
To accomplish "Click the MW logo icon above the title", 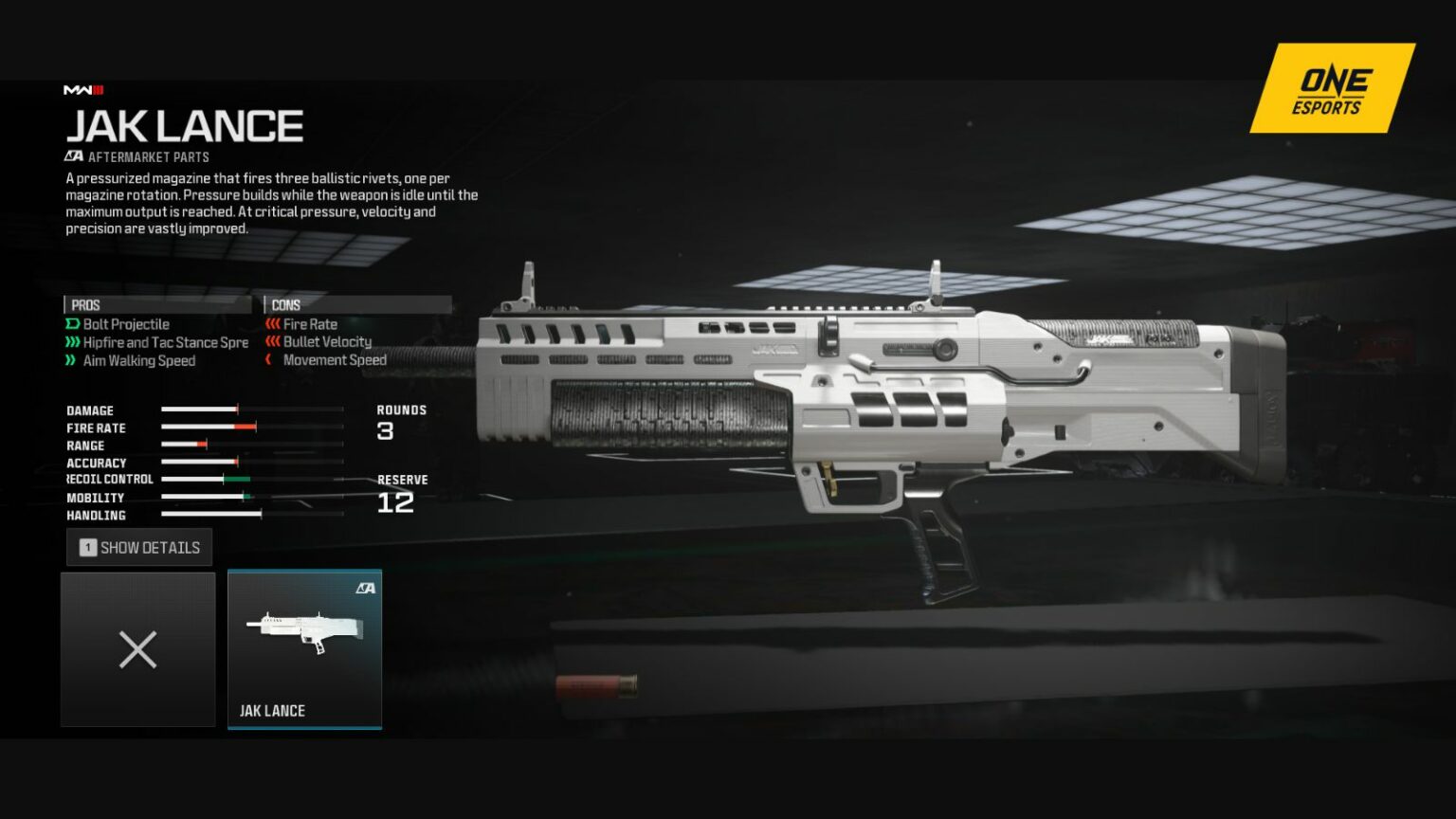I will point(85,90).
